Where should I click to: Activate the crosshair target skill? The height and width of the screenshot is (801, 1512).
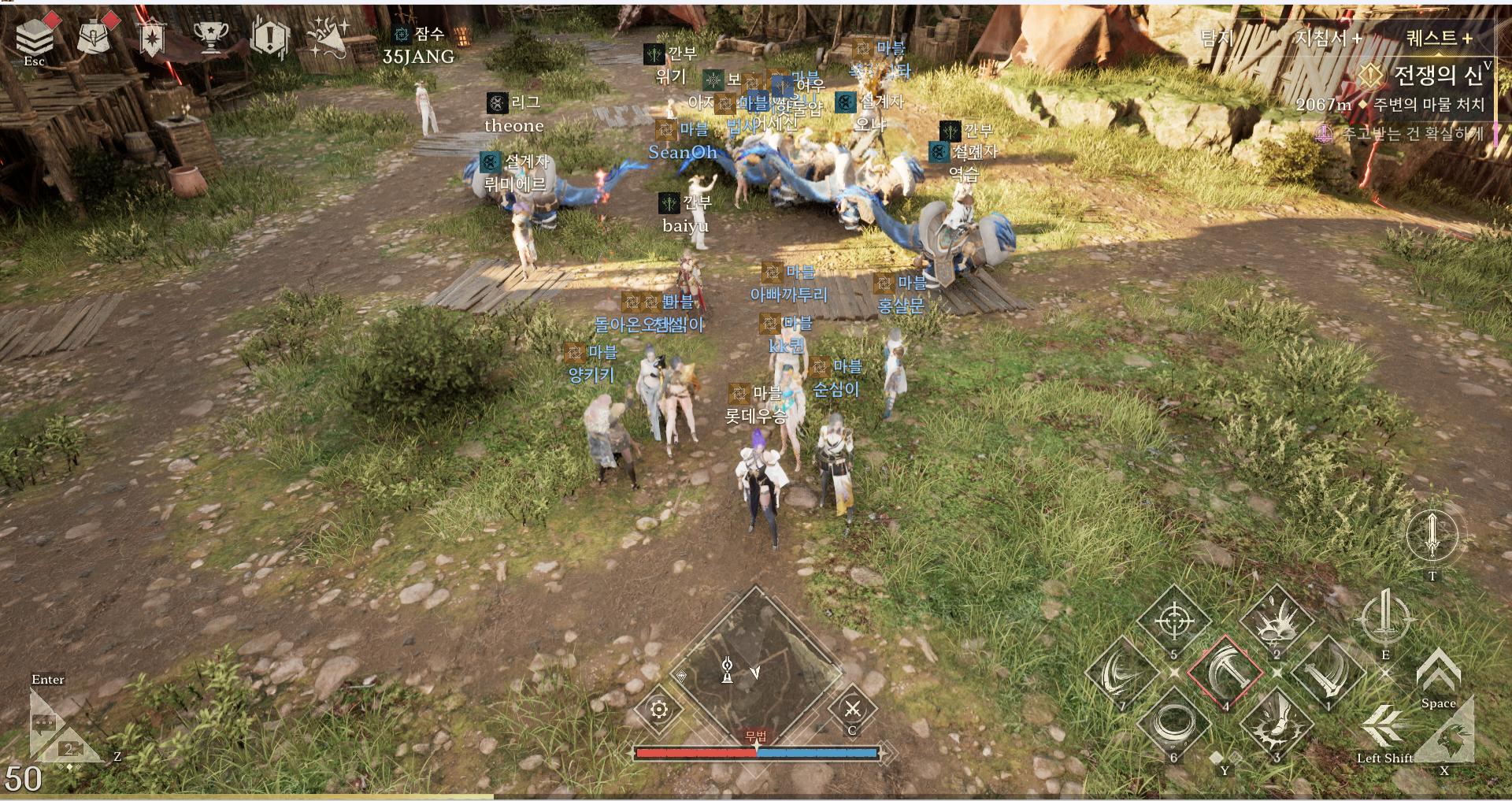pos(1173,622)
